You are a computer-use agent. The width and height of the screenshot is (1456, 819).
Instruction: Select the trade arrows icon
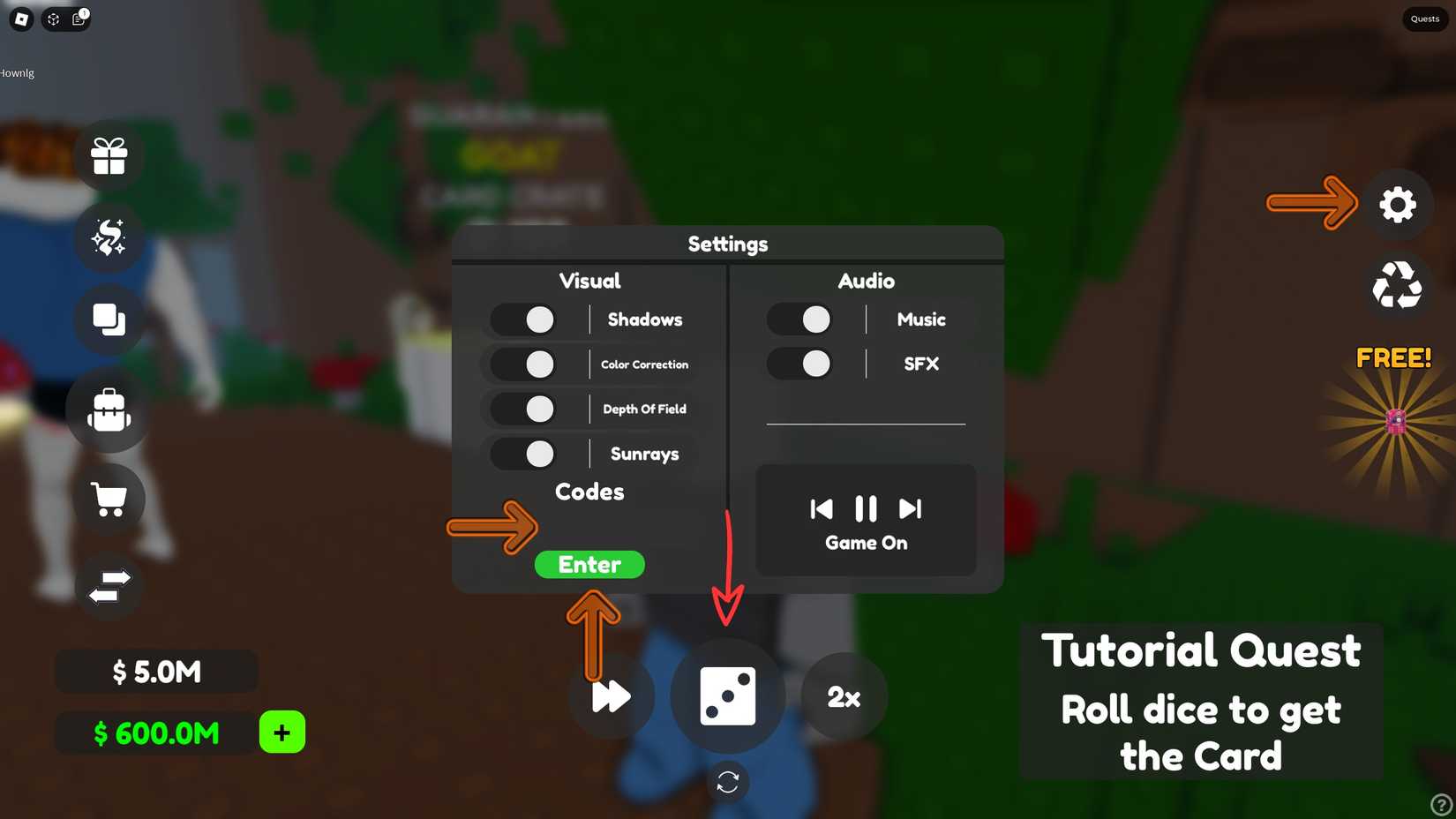click(109, 585)
